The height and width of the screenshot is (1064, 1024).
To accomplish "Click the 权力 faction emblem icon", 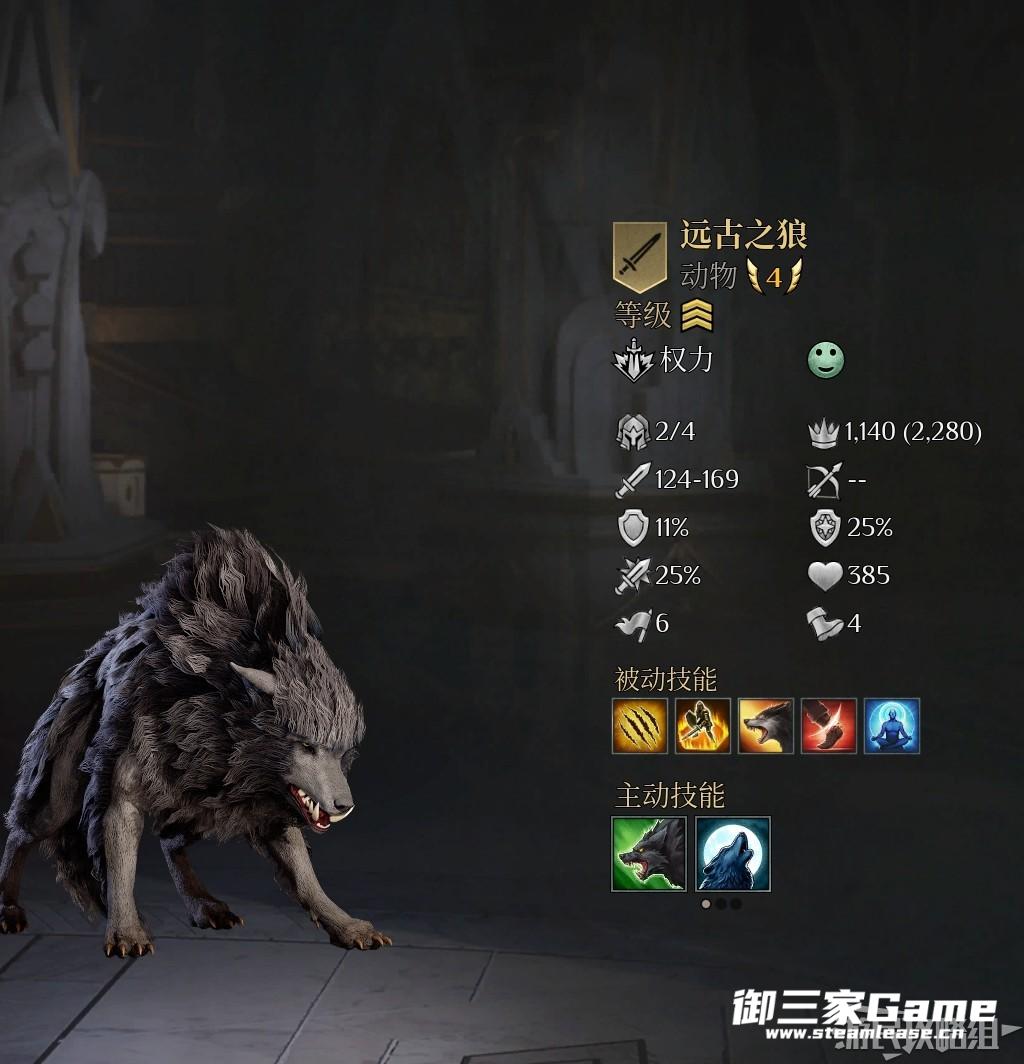I will tap(633, 361).
